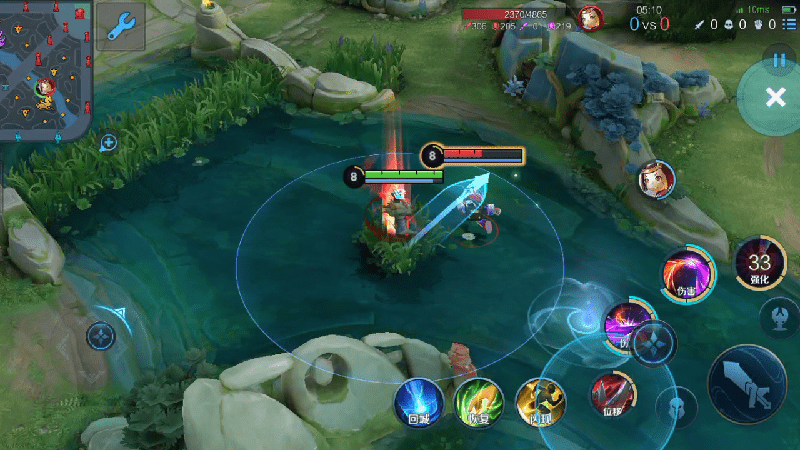Pause using the pause button
Viewport: 800px width, 450px height.
(x=779, y=59)
